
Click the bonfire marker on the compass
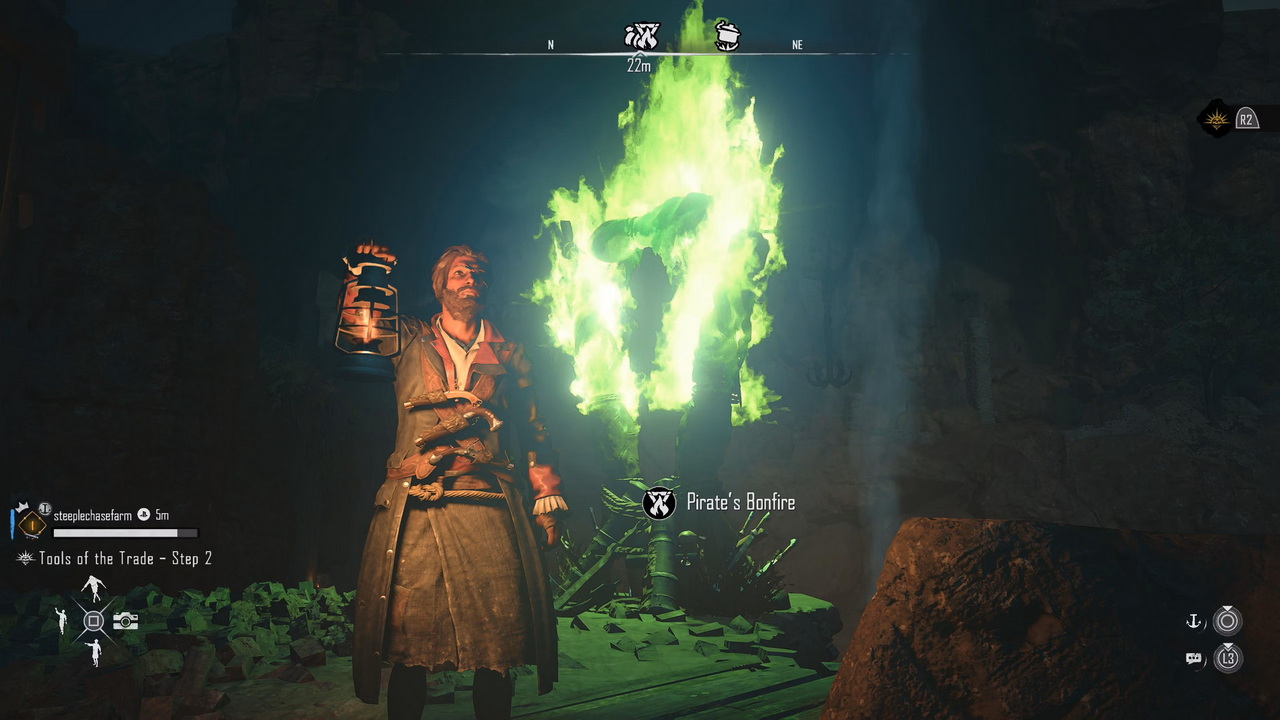tap(641, 38)
